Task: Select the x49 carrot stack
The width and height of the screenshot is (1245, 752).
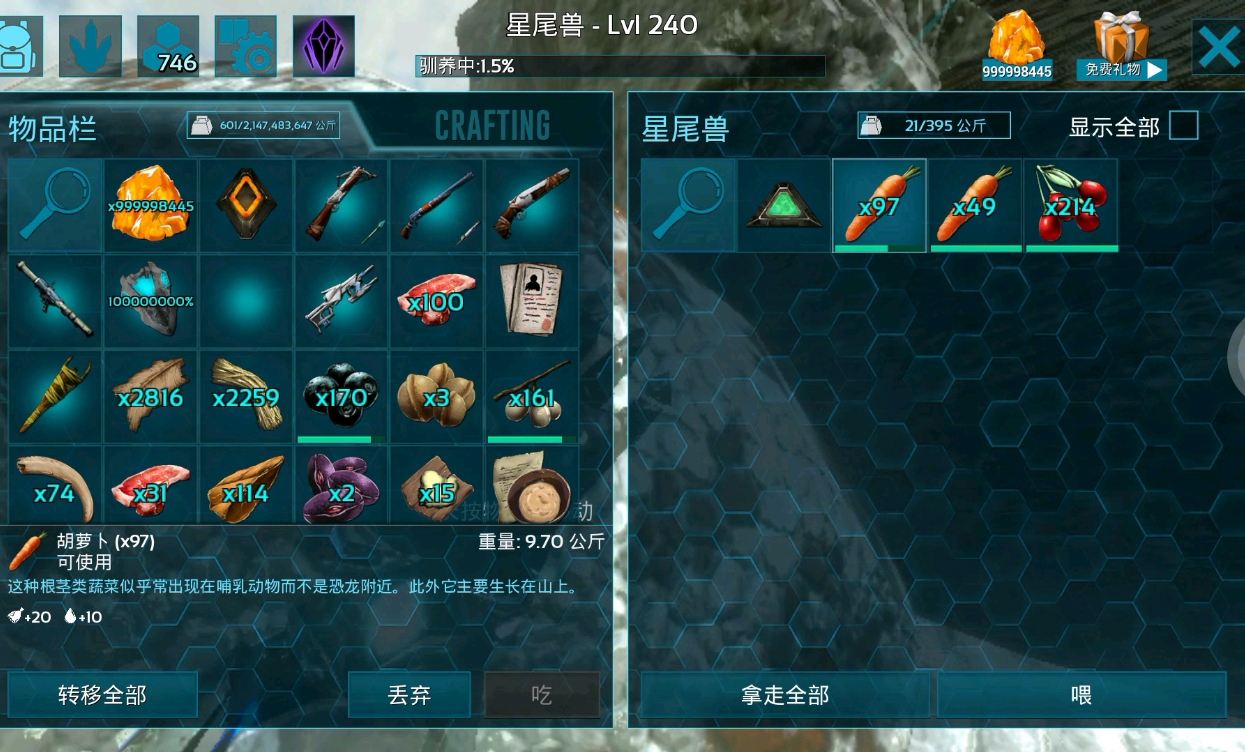Action: click(x=975, y=205)
